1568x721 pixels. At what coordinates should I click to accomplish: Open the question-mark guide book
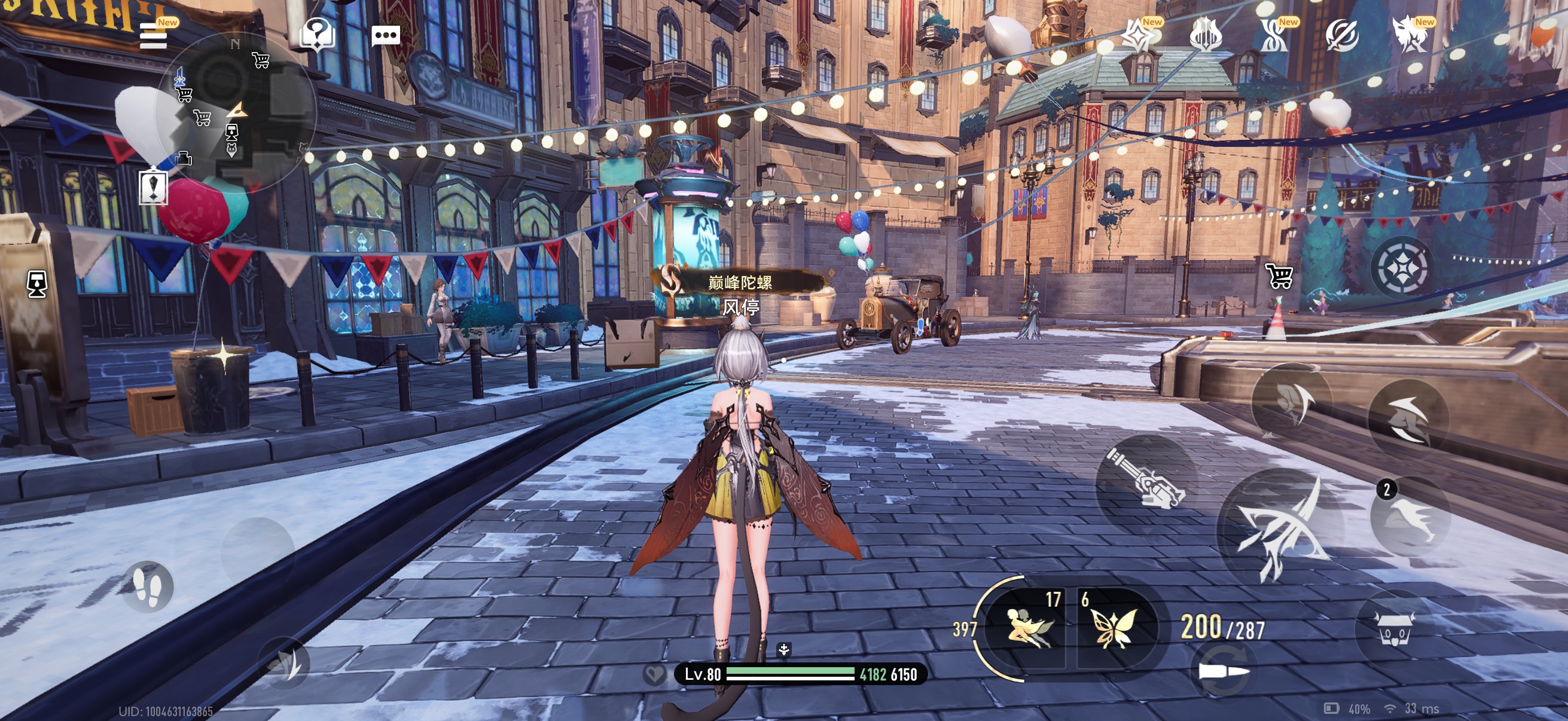[316, 34]
